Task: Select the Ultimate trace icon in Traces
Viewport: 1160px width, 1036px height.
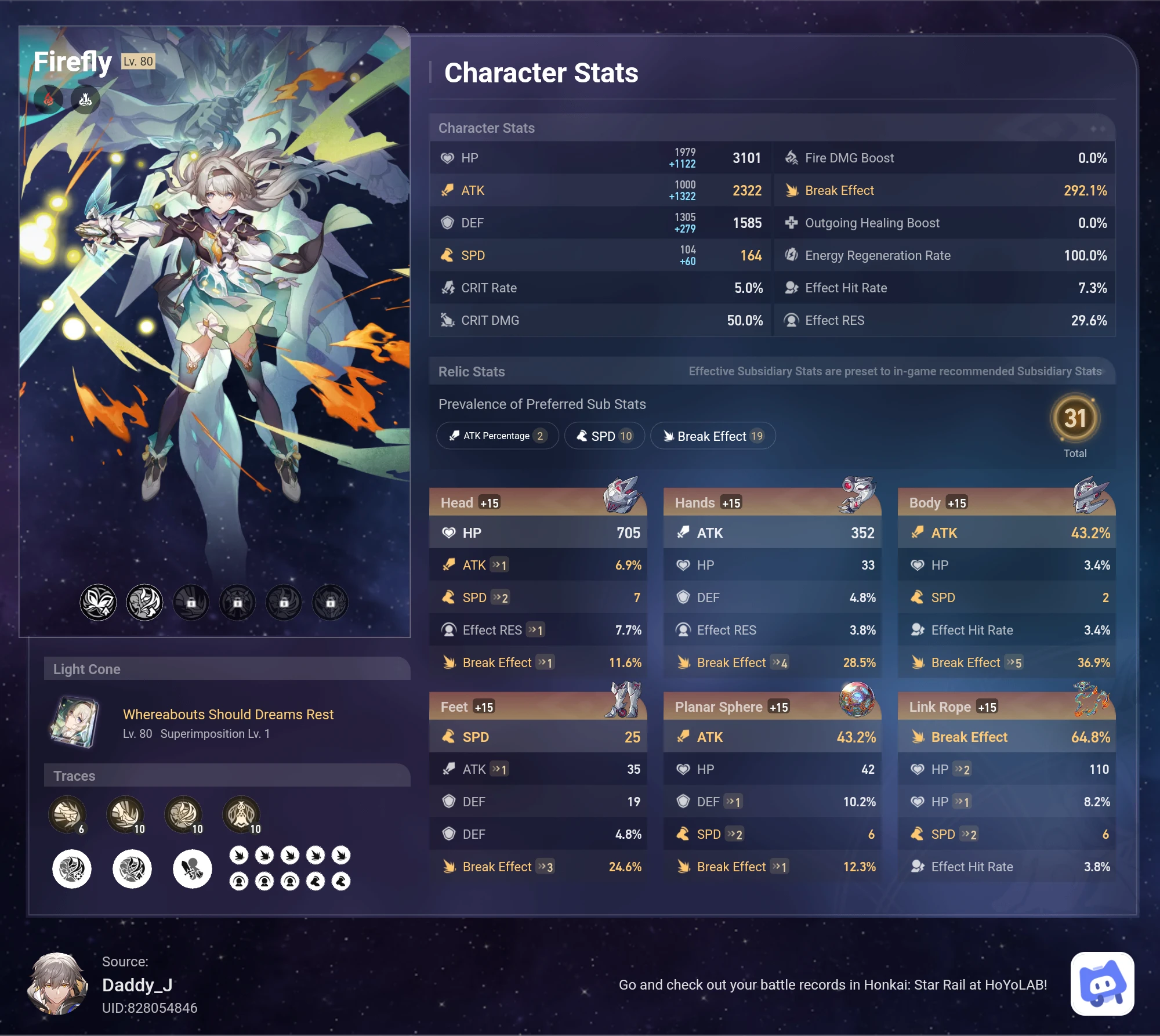Action: point(184,814)
